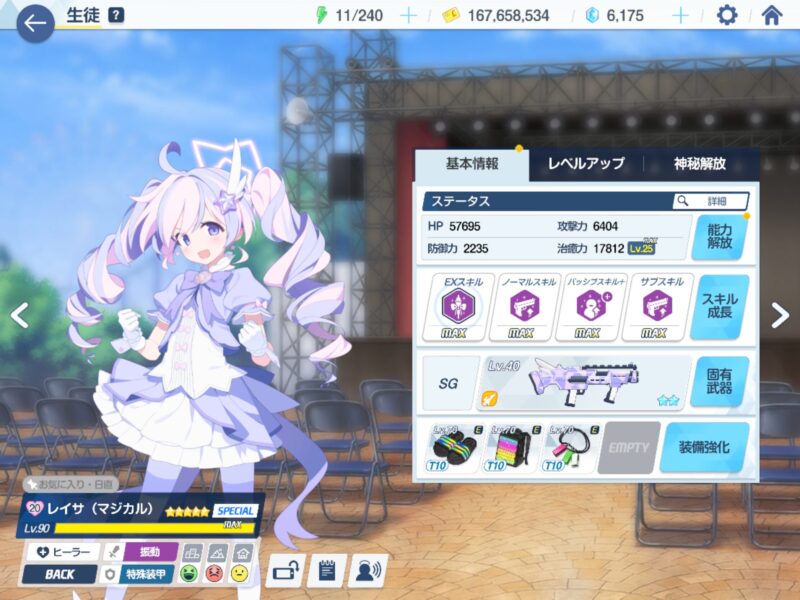
Task: Switch to the レベルアップ tab
Action: click(586, 164)
